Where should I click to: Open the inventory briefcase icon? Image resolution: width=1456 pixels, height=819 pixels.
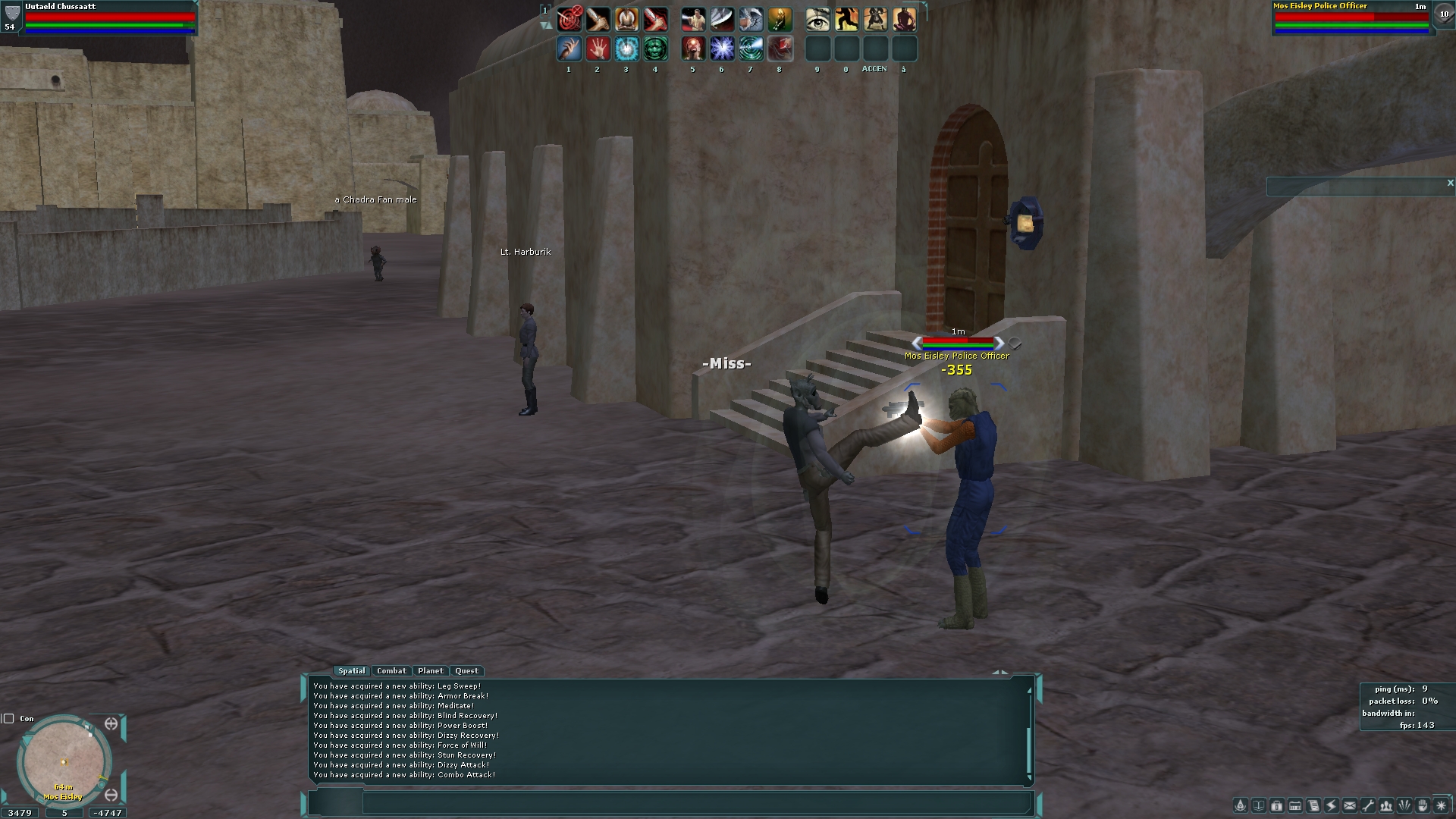tap(1277, 805)
